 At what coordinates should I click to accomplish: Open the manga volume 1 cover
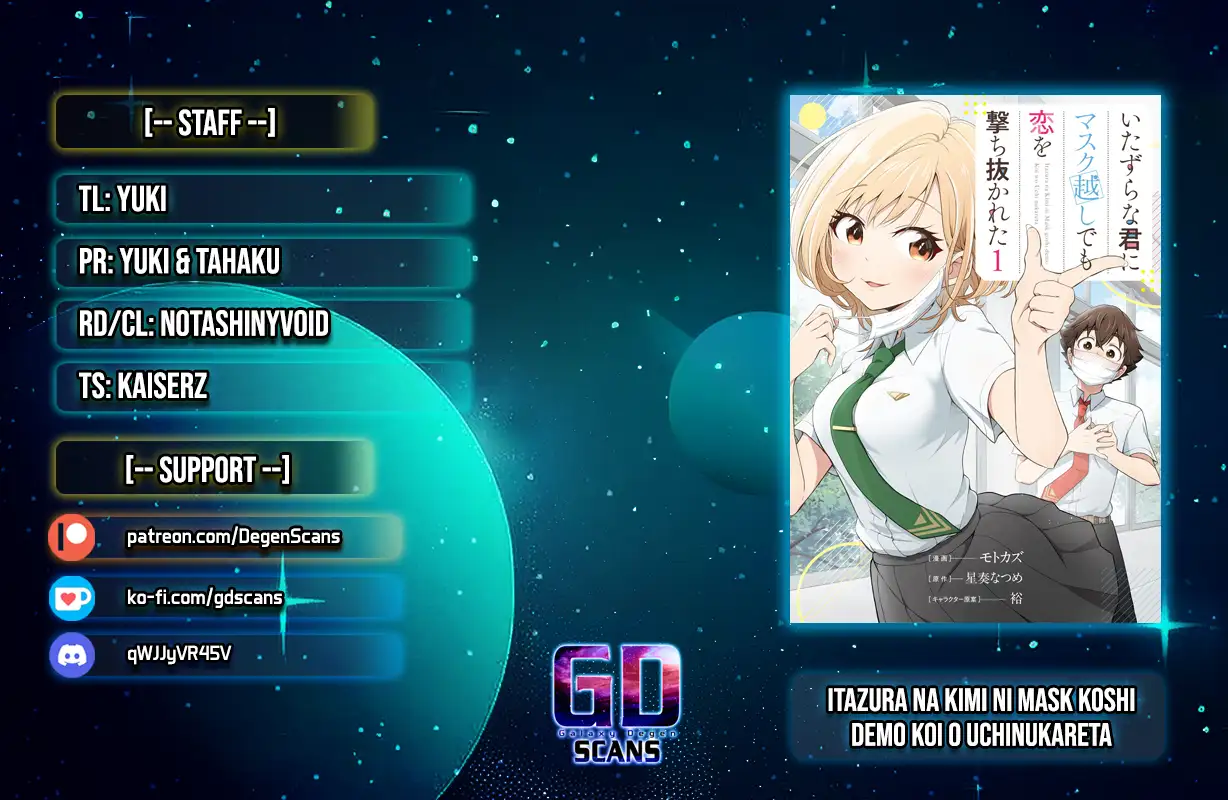(x=975, y=358)
